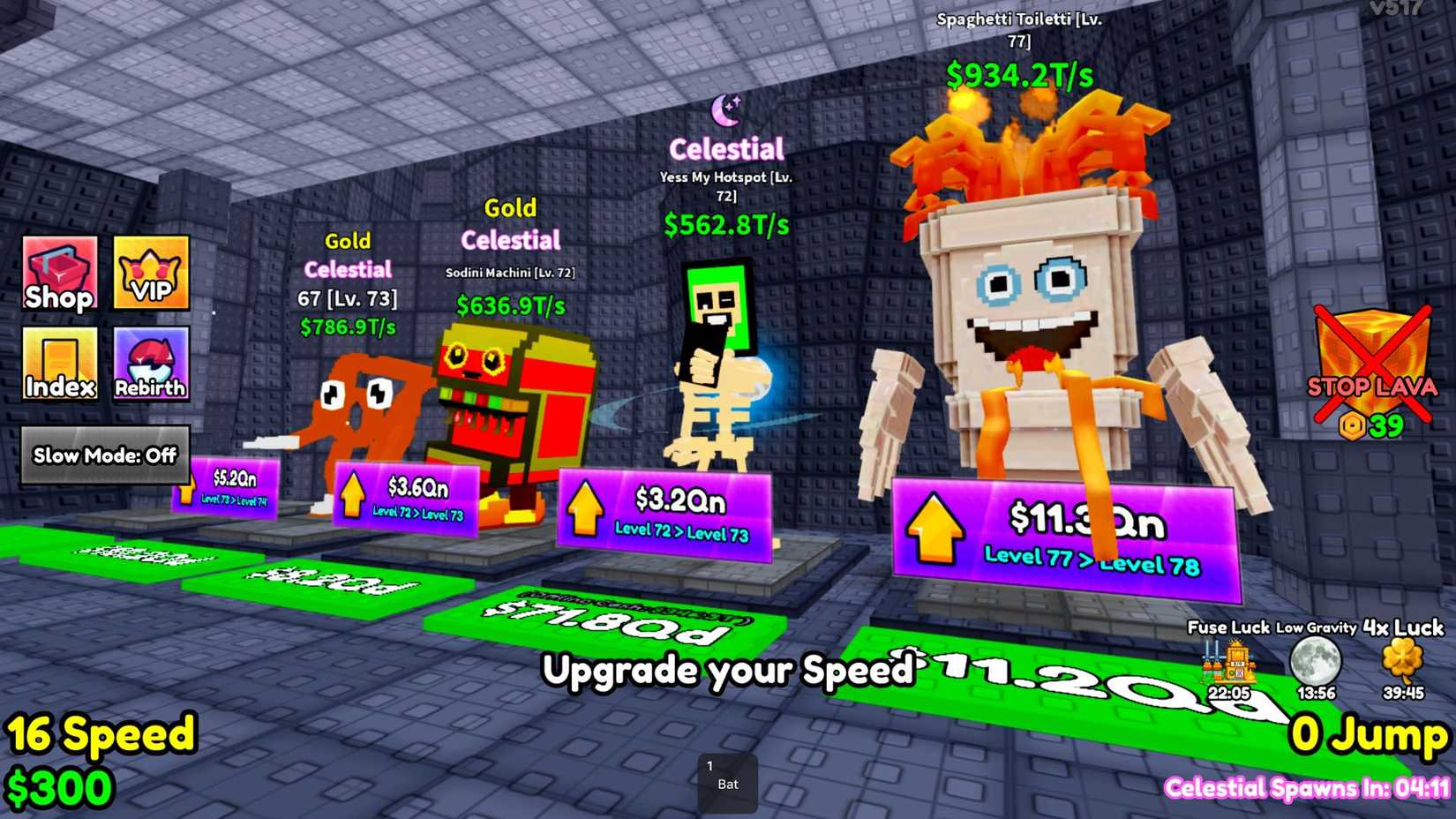Toggle Slow Mode on
Image resolution: width=1456 pixels, height=819 pixels.
click(103, 455)
